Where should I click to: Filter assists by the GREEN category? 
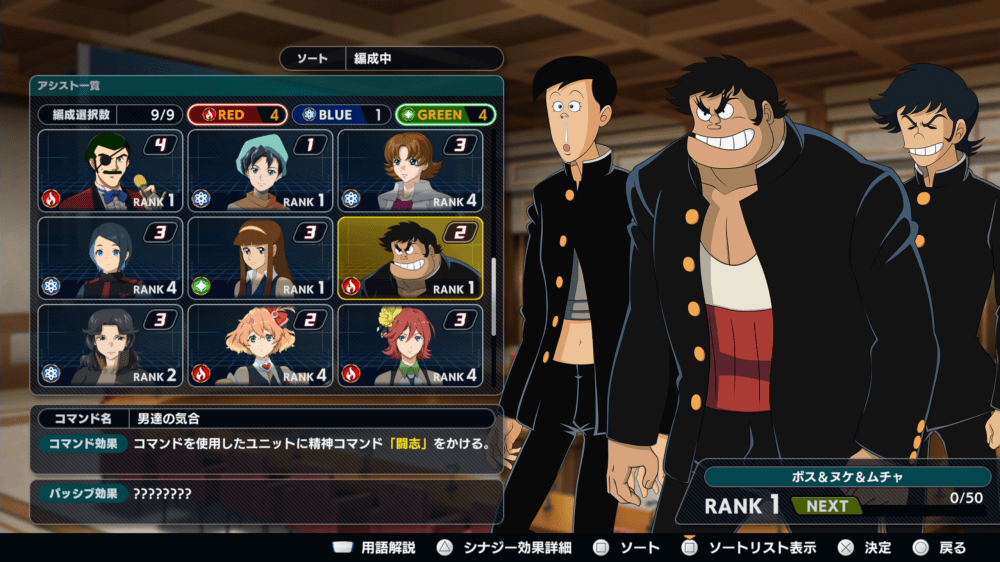445,115
